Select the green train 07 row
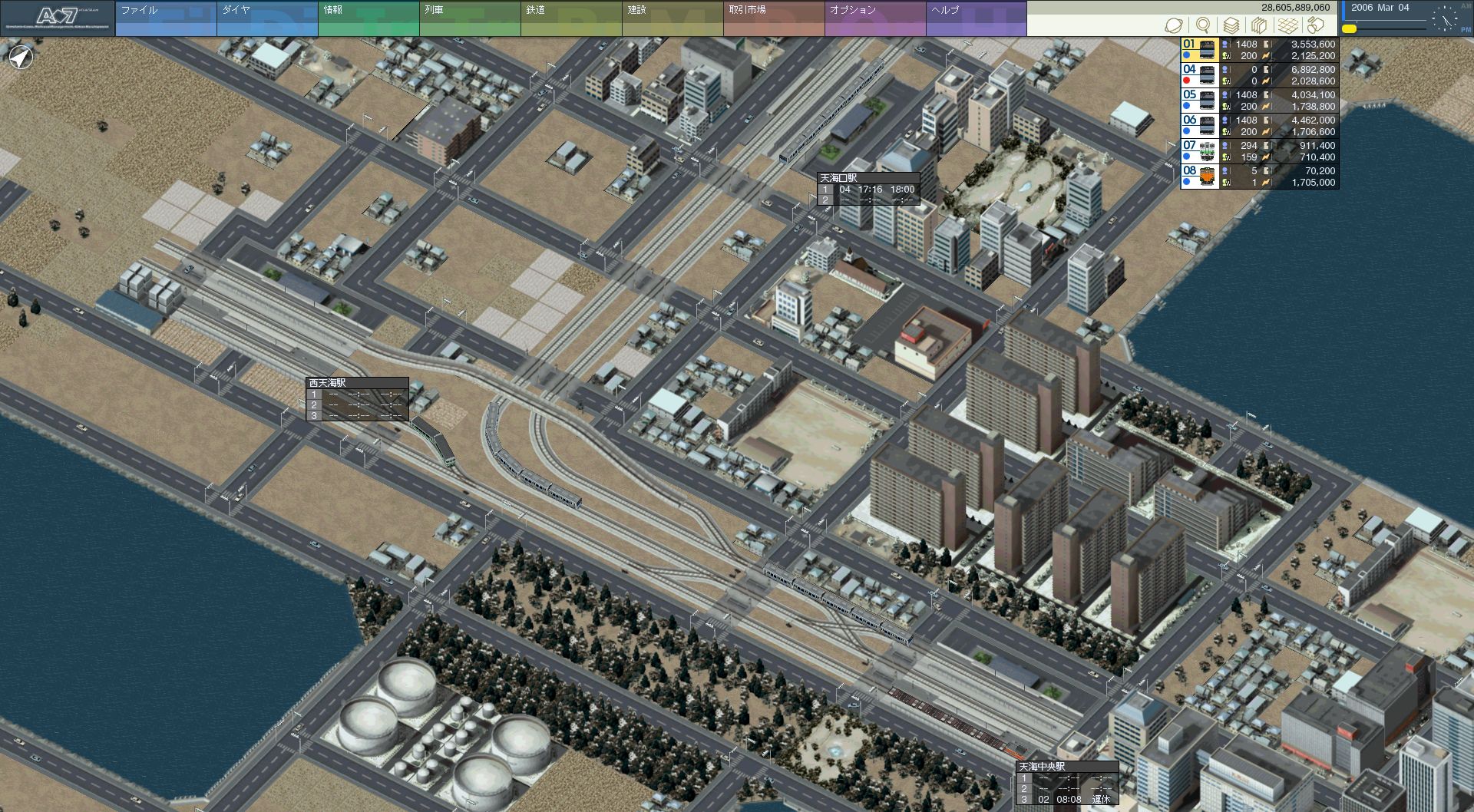 coord(1259,151)
